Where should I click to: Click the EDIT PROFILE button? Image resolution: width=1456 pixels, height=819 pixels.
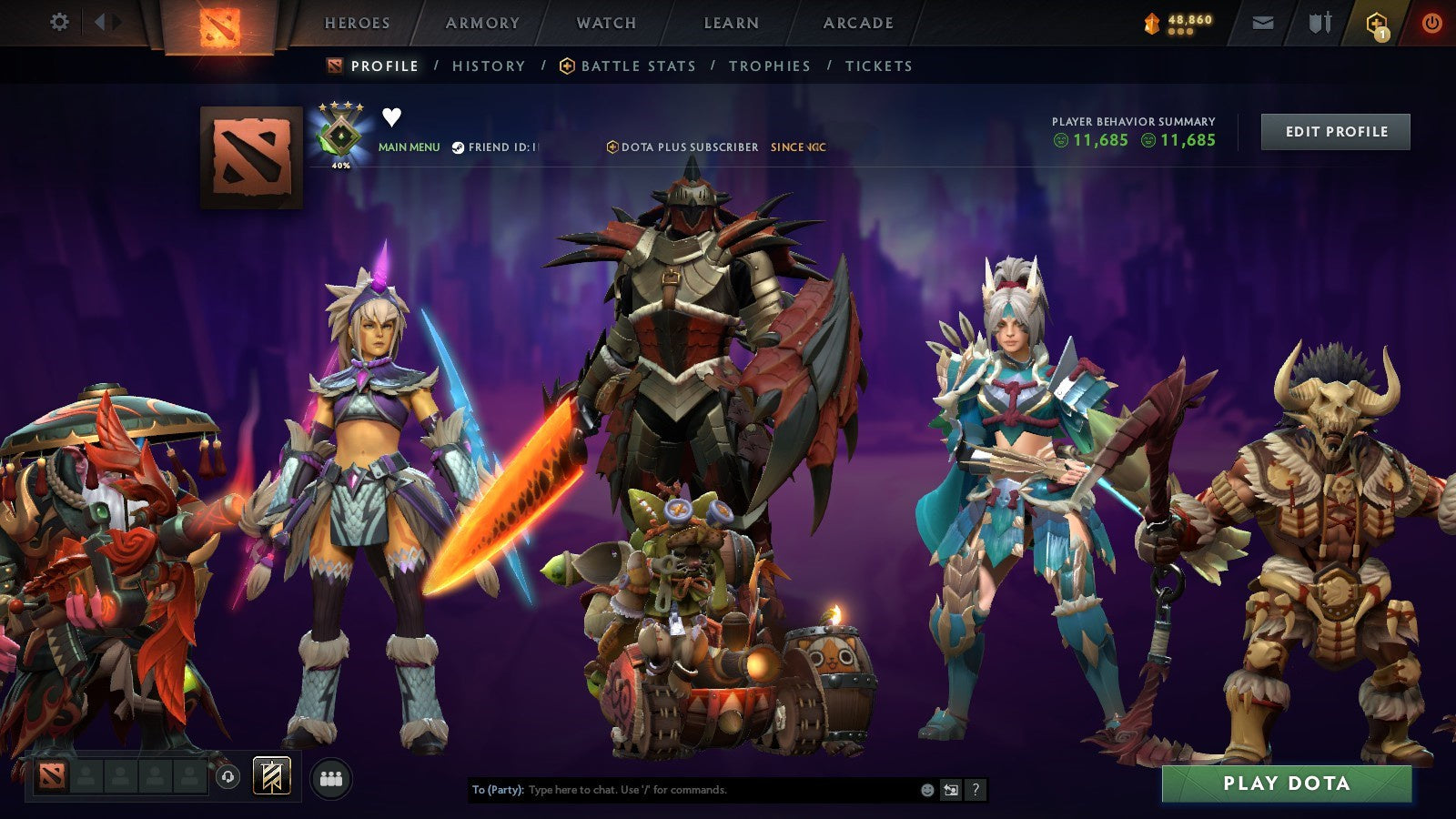tap(1334, 131)
